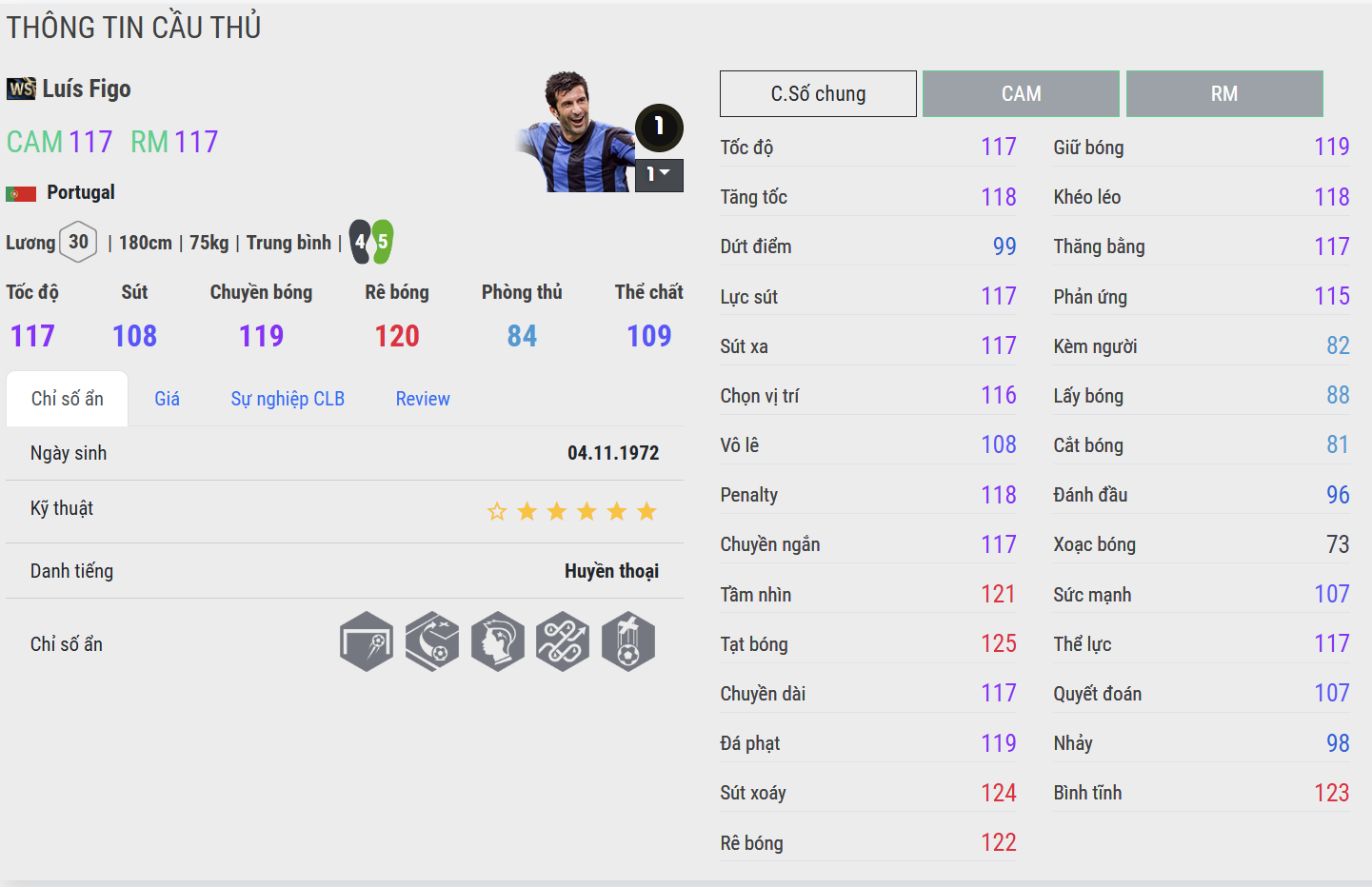Select the C.Số chung stats tab
The image size is (1372, 887).
818,93
